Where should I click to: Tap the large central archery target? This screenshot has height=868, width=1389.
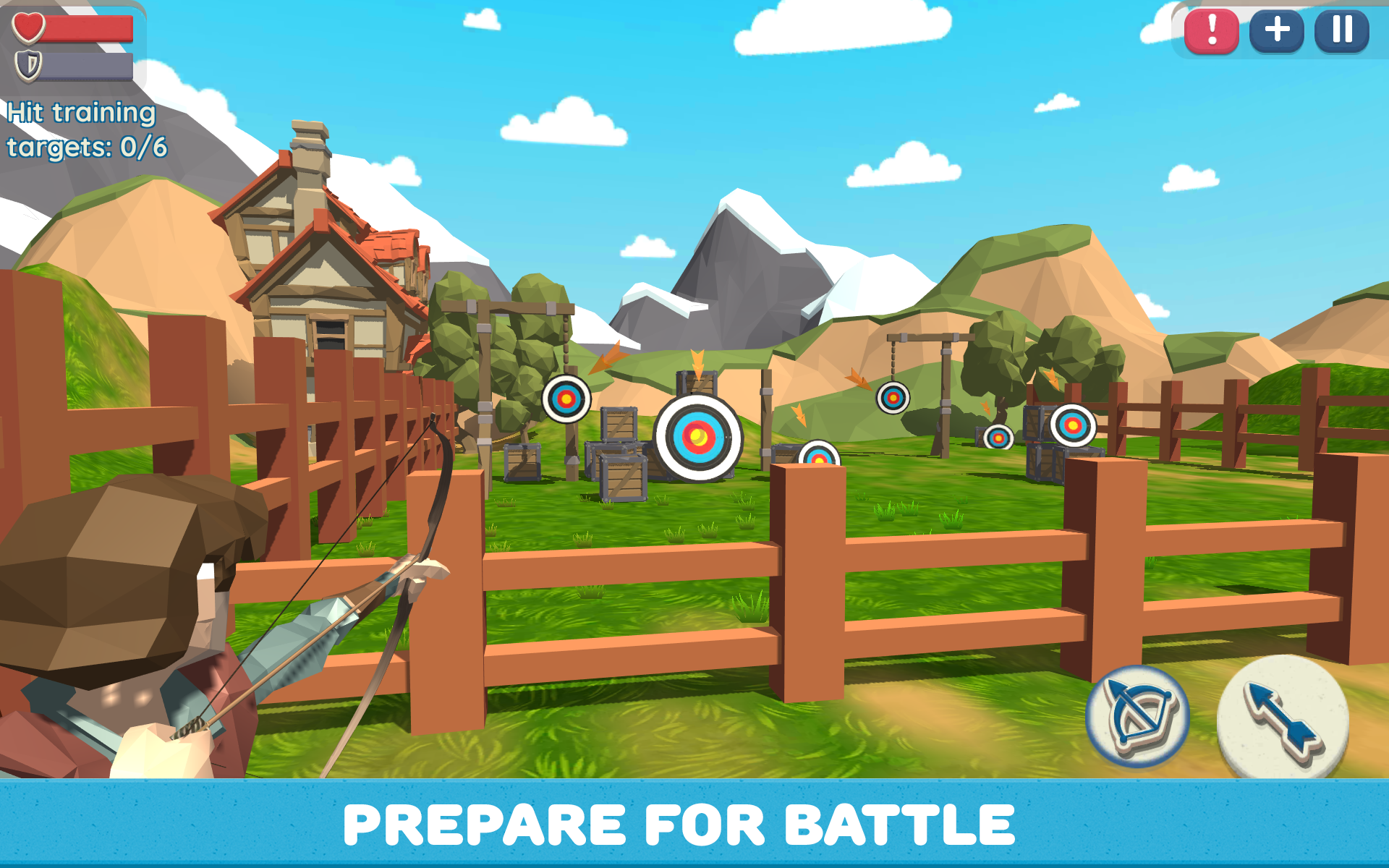pyautogui.click(x=696, y=437)
